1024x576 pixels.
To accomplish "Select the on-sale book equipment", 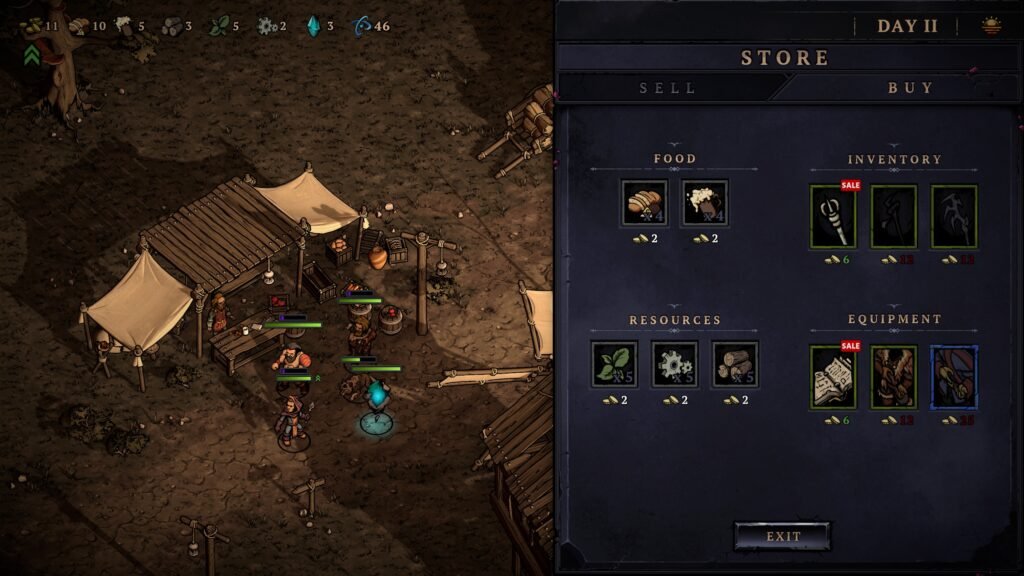I will [833, 377].
